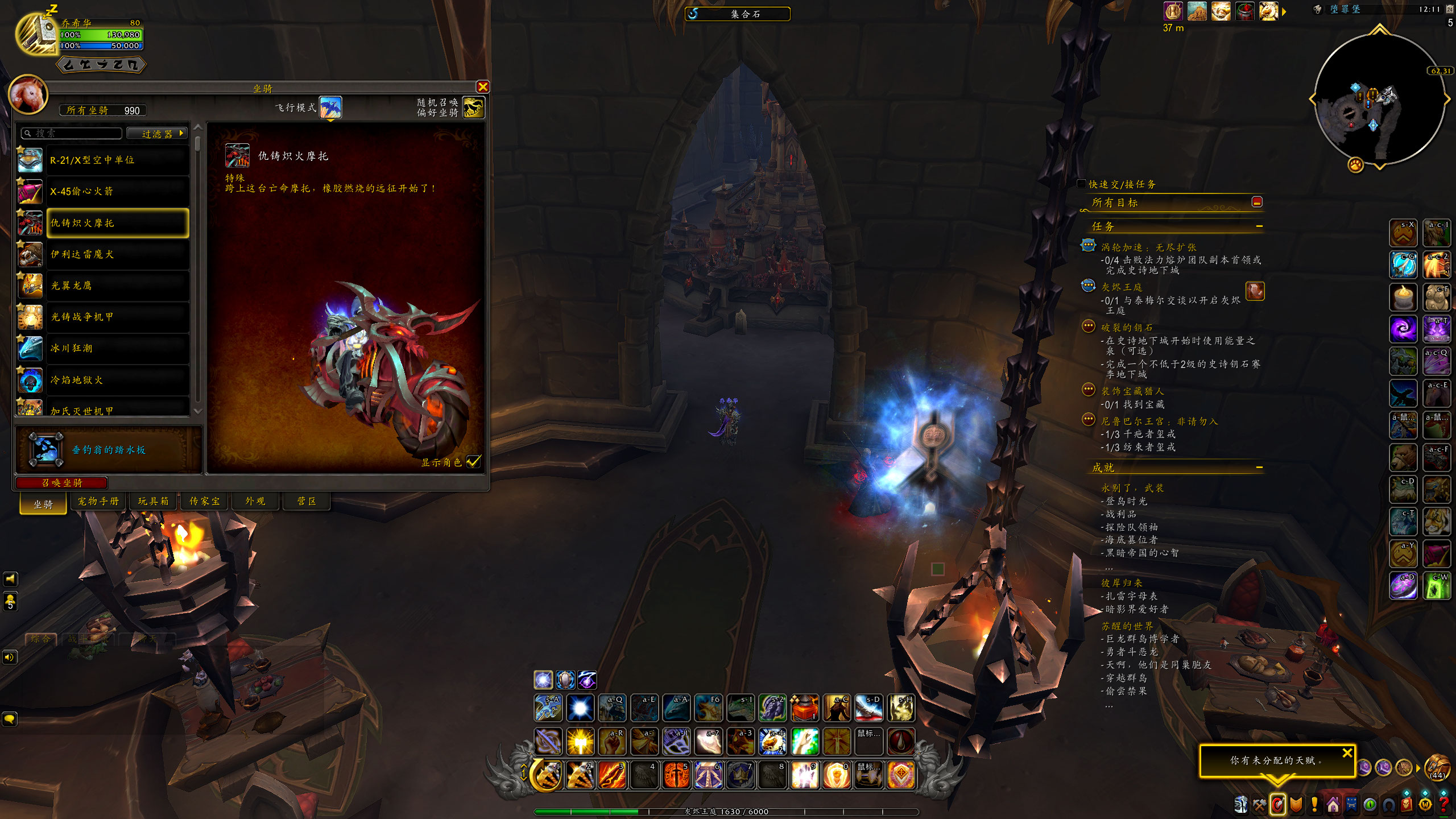Open the 过滤器 filter dropdown
The image size is (1456, 819).
(x=157, y=134)
